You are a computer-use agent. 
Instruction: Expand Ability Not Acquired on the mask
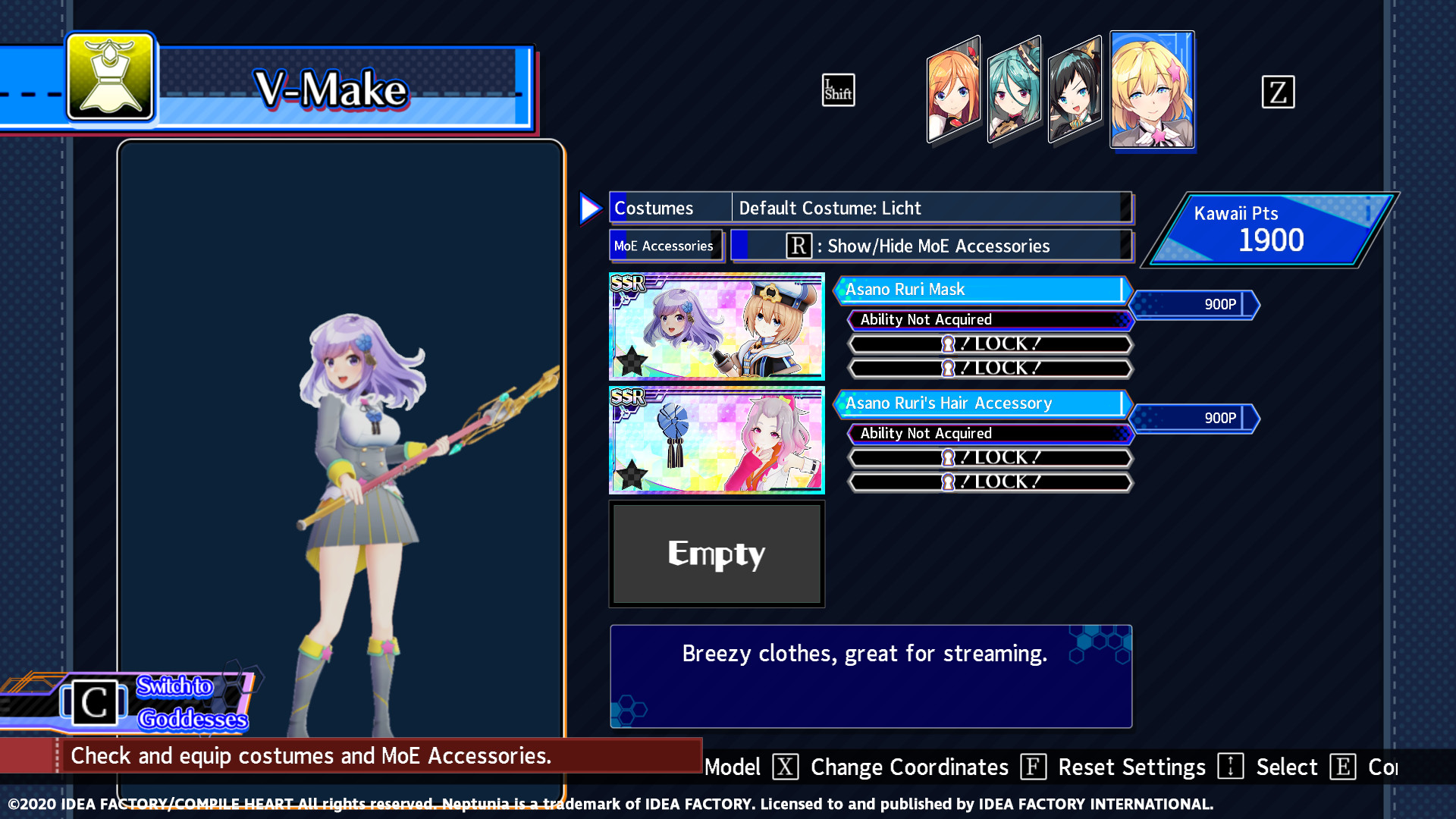989,319
